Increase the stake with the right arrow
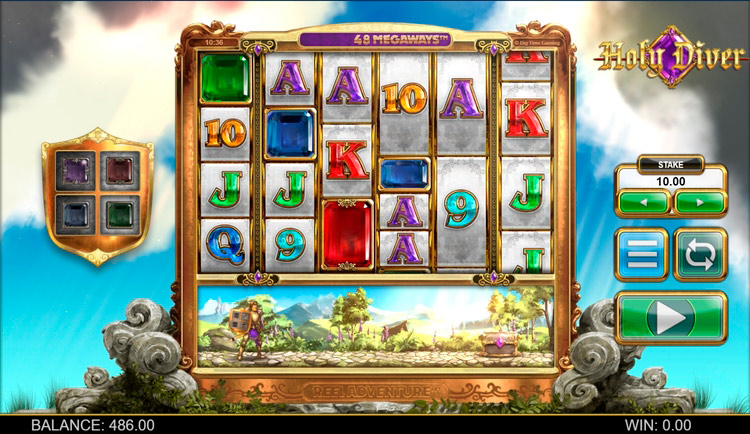Screen dimensions: 750x434 (700, 202)
